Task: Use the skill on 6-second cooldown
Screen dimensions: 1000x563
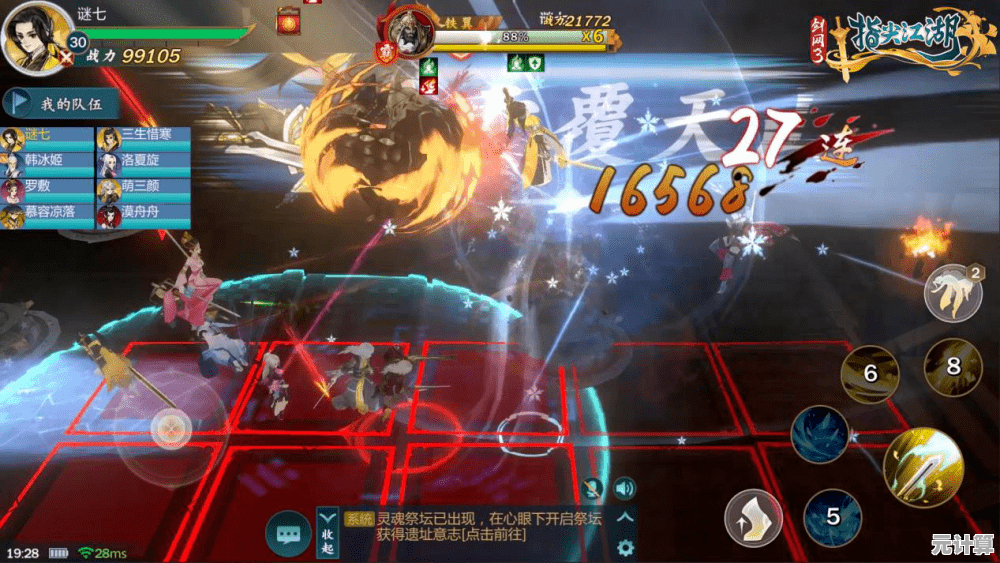Action: tap(870, 374)
